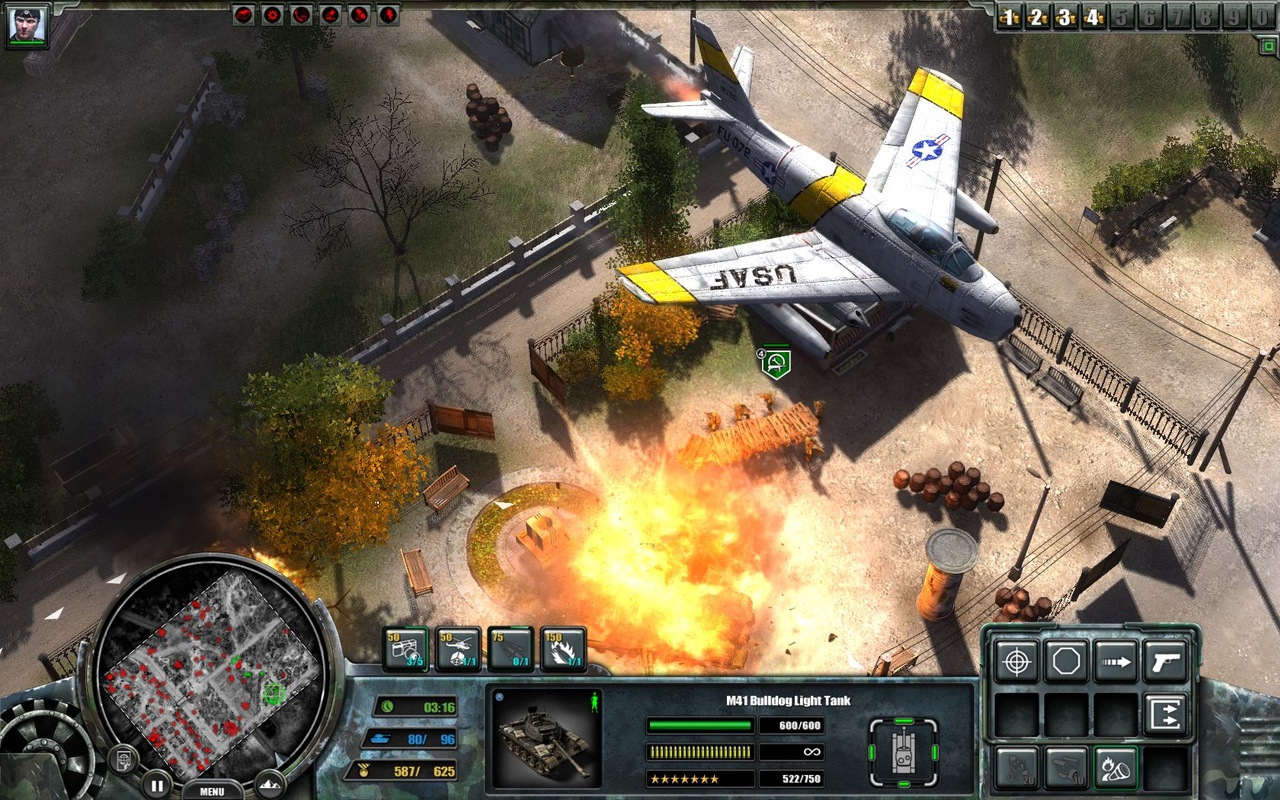This screenshot has width=1280, height=800.
Task: Choose the dashed arrow move command
Action: coord(1116,662)
